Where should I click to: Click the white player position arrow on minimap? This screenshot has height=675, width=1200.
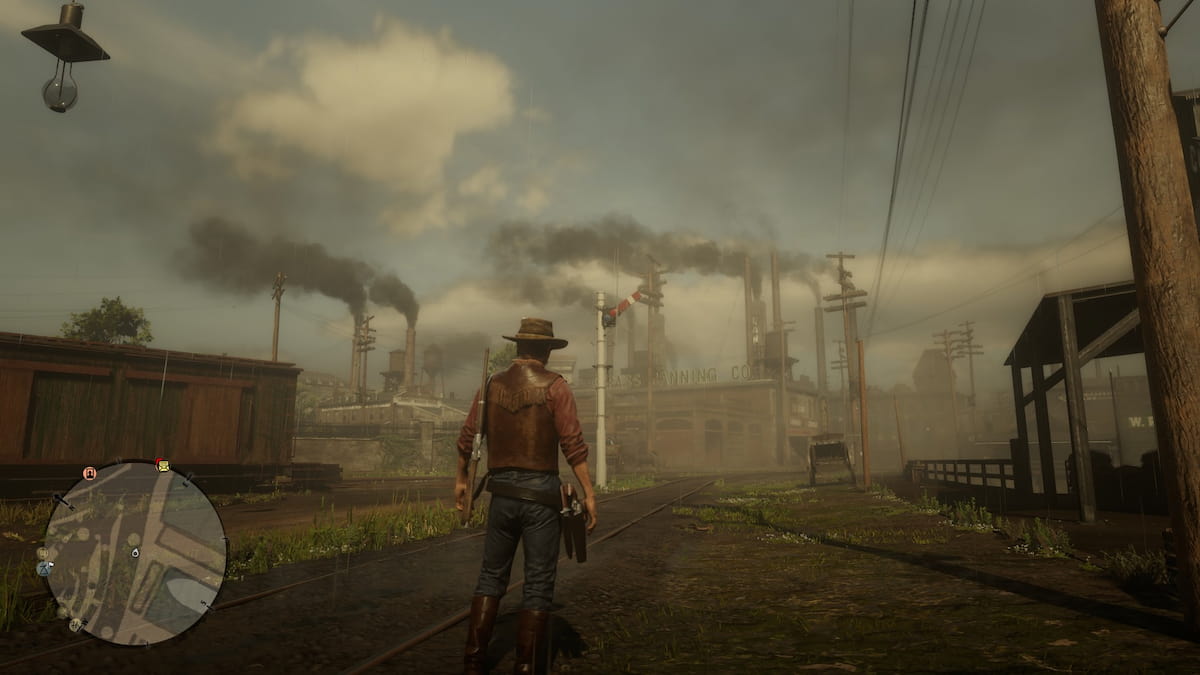(x=135, y=551)
